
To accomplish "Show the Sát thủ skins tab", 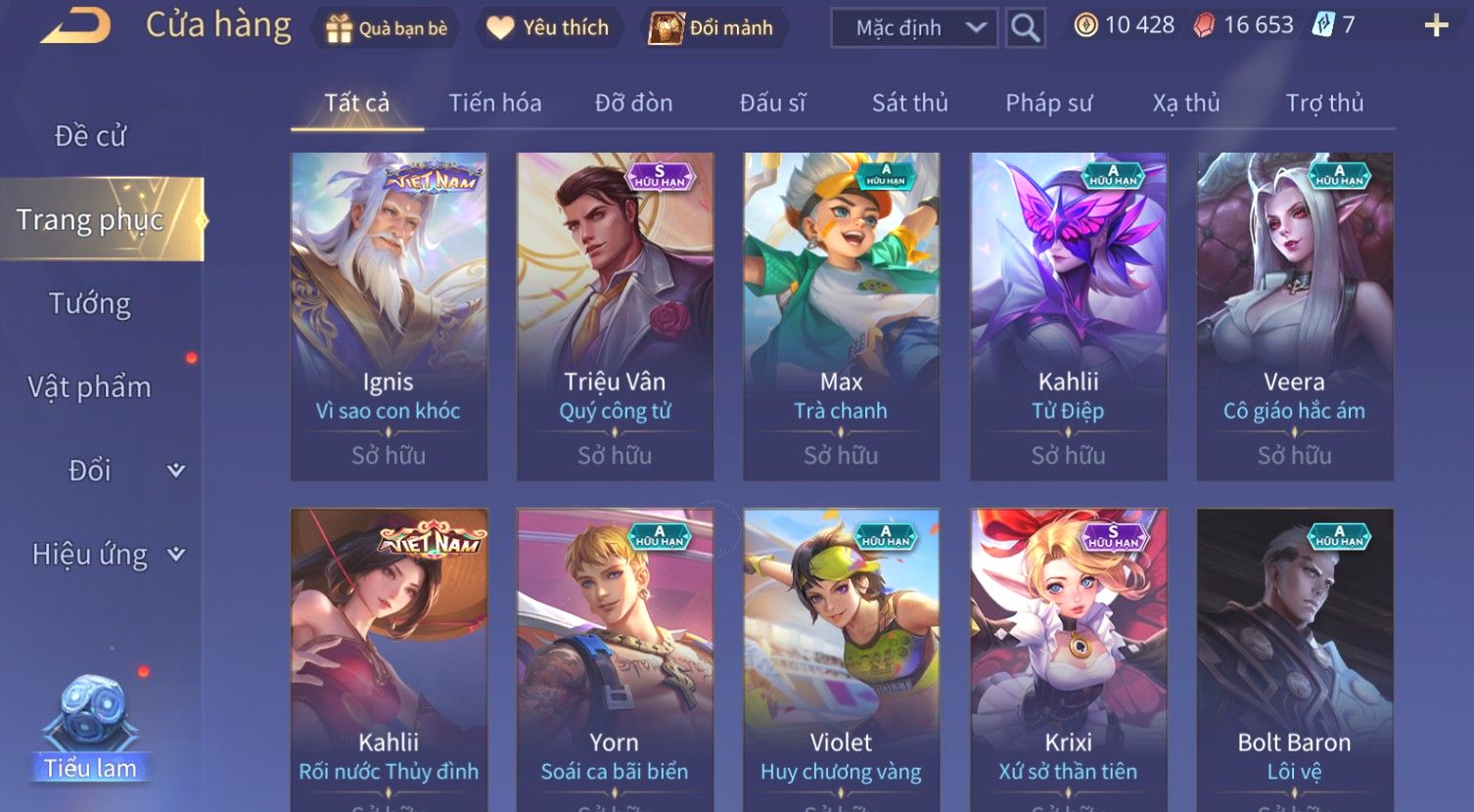I will 909,103.
